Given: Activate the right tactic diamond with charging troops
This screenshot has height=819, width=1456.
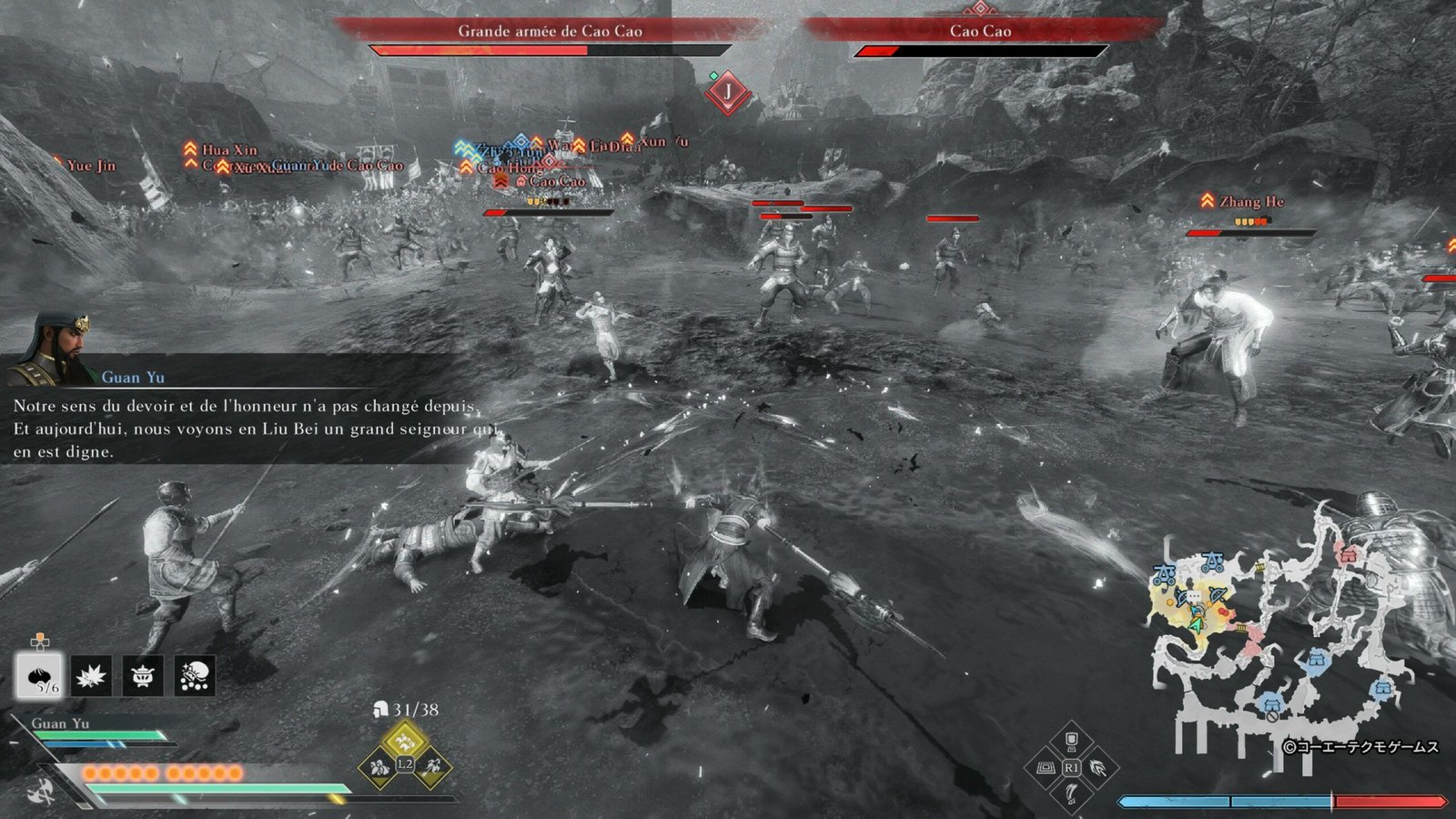Looking at the screenshot, I should [432, 767].
